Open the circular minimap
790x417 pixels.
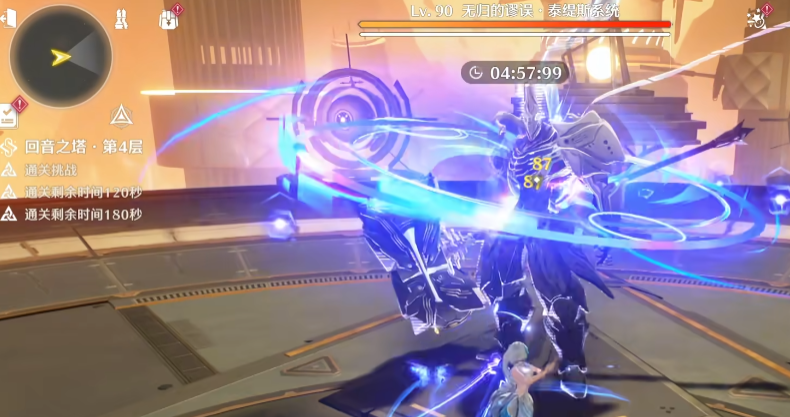coord(60,56)
